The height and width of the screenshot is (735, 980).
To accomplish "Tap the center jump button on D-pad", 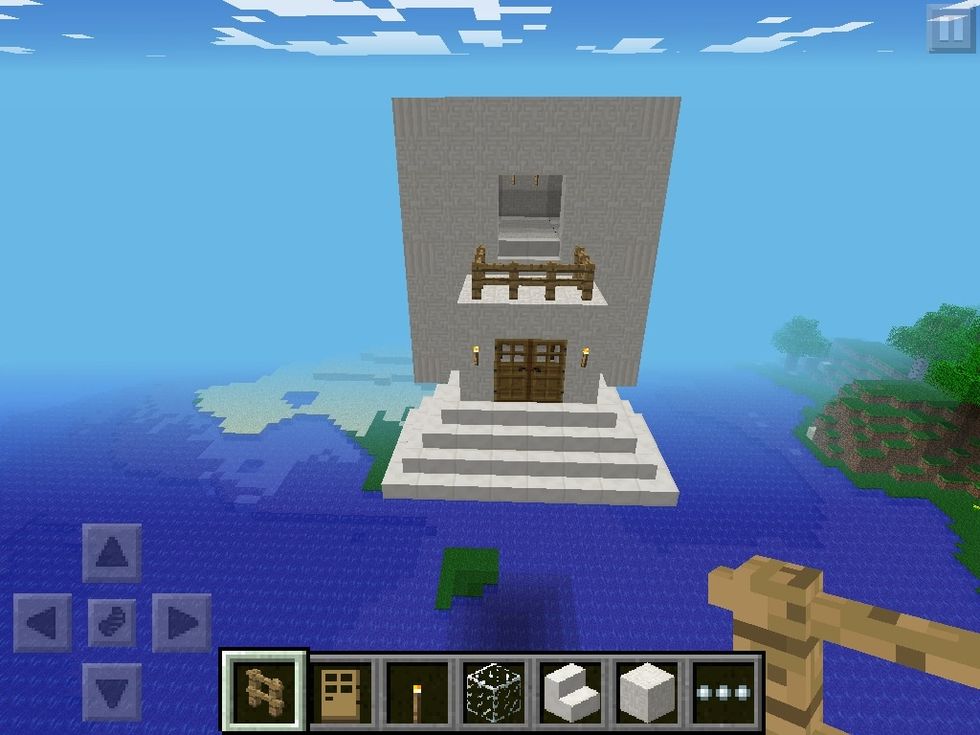I will [x=111, y=623].
